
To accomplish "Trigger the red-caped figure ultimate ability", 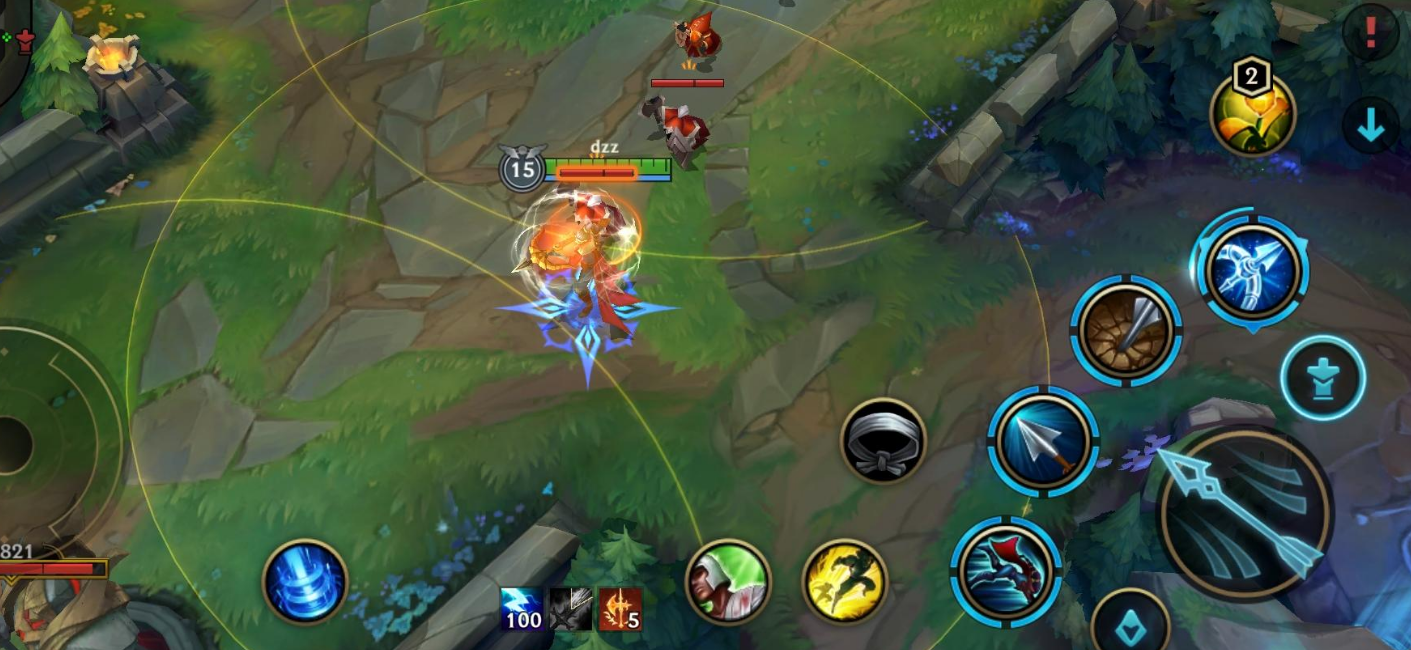I will tap(1005, 571).
